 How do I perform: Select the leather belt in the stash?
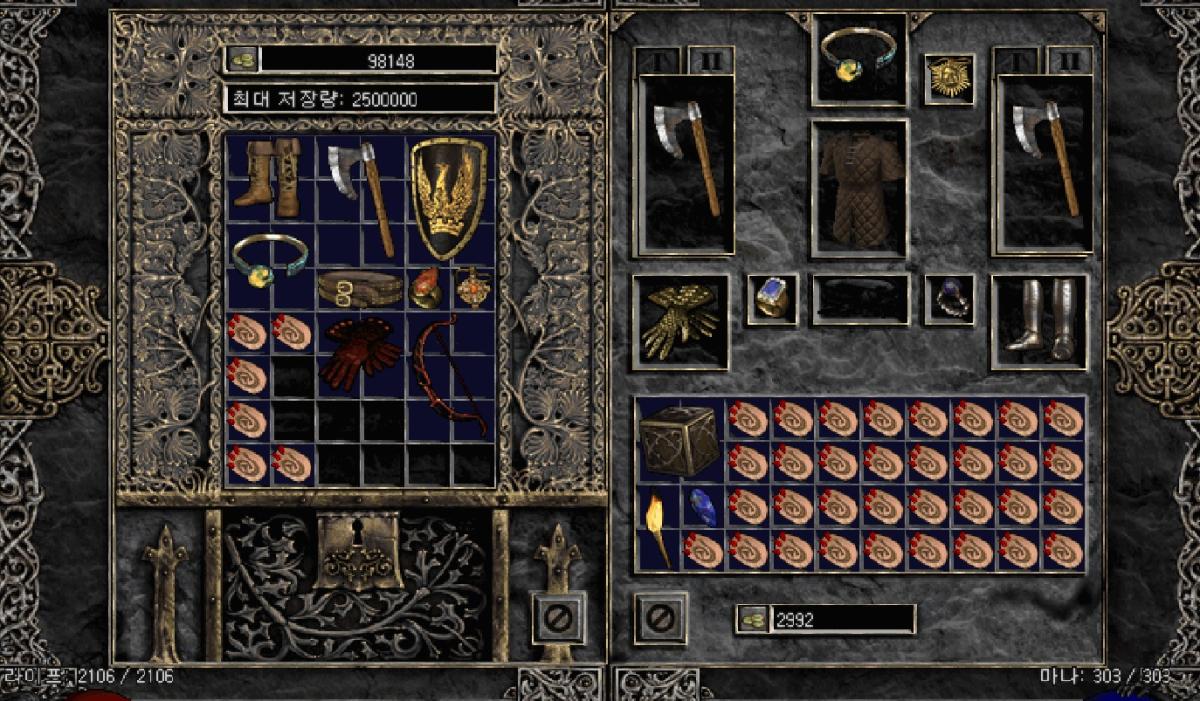pos(360,290)
